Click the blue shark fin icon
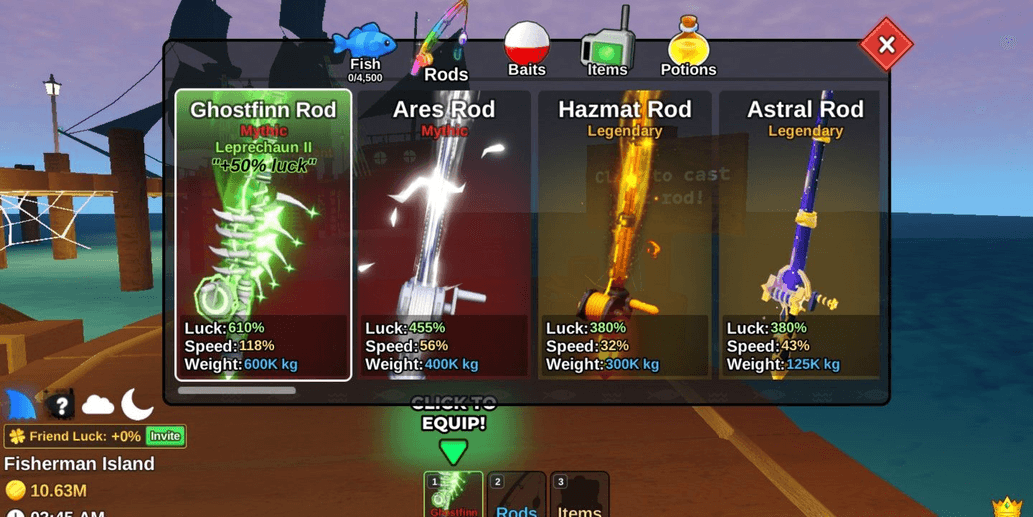Image resolution: width=1033 pixels, height=517 pixels. 21,405
